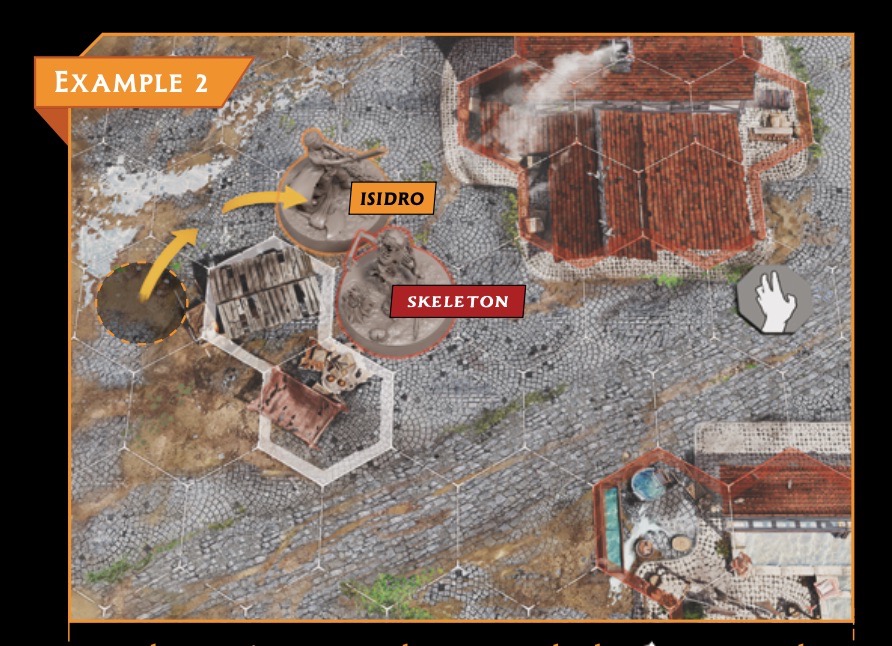This screenshot has width=892, height=646.
Task: Choose the dashed orange circle starting hex
Action: [x=142, y=299]
